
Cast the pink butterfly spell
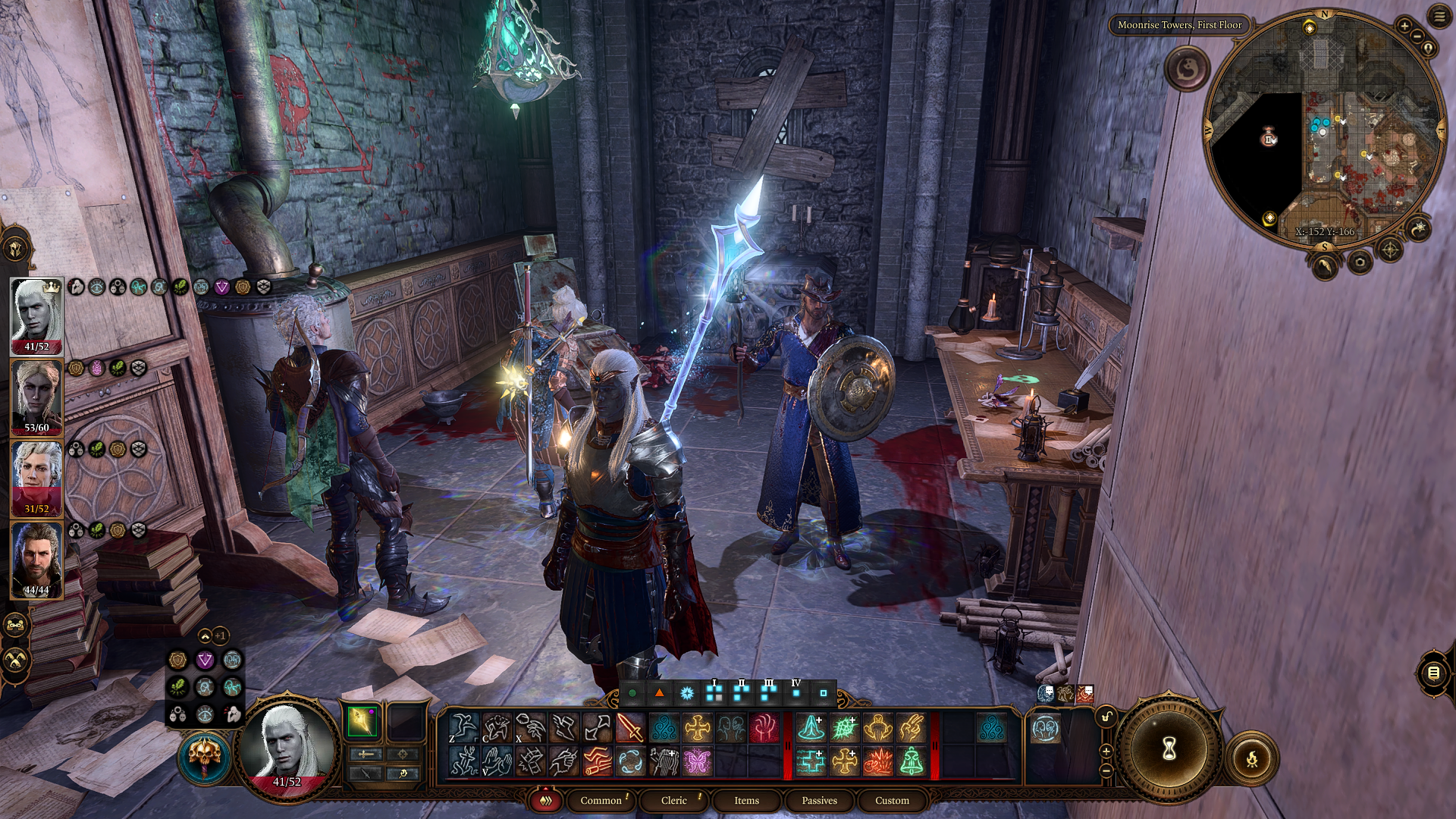click(697, 761)
